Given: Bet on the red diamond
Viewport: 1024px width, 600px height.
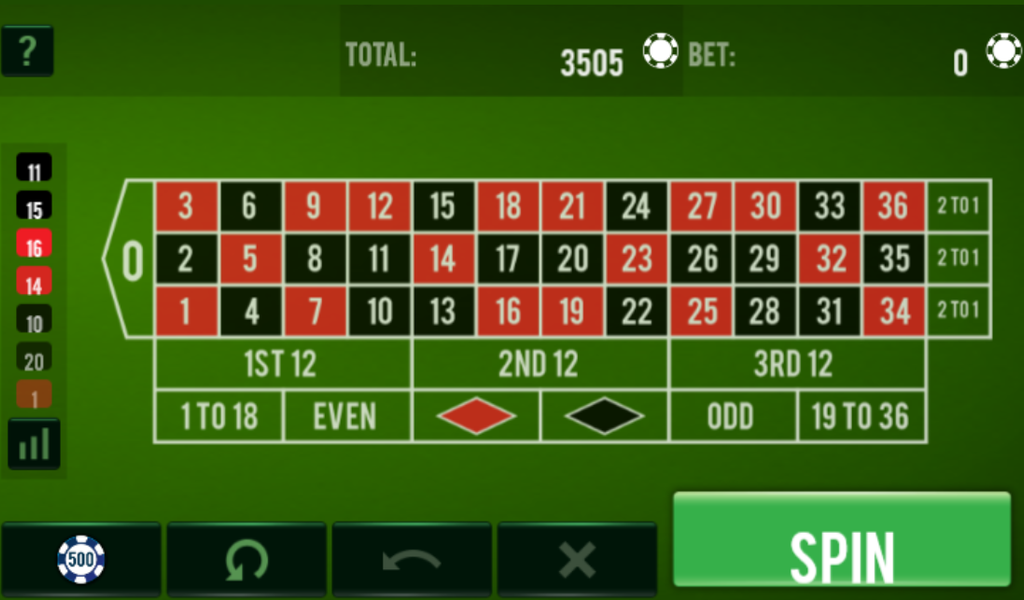Looking at the screenshot, I should 476,416.
